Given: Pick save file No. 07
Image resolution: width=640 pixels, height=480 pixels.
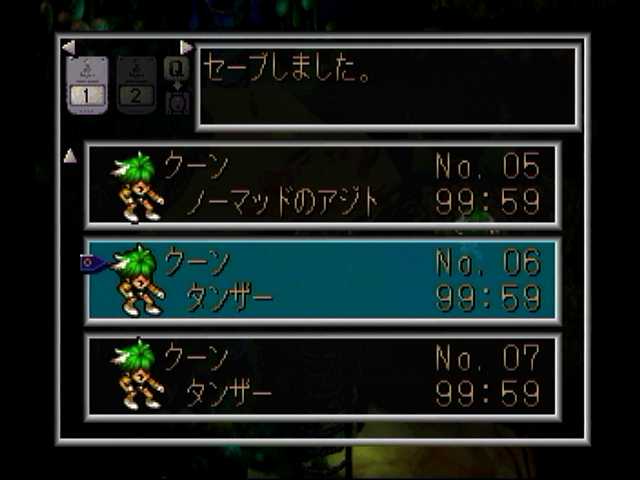Looking at the screenshot, I should click(322, 375).
